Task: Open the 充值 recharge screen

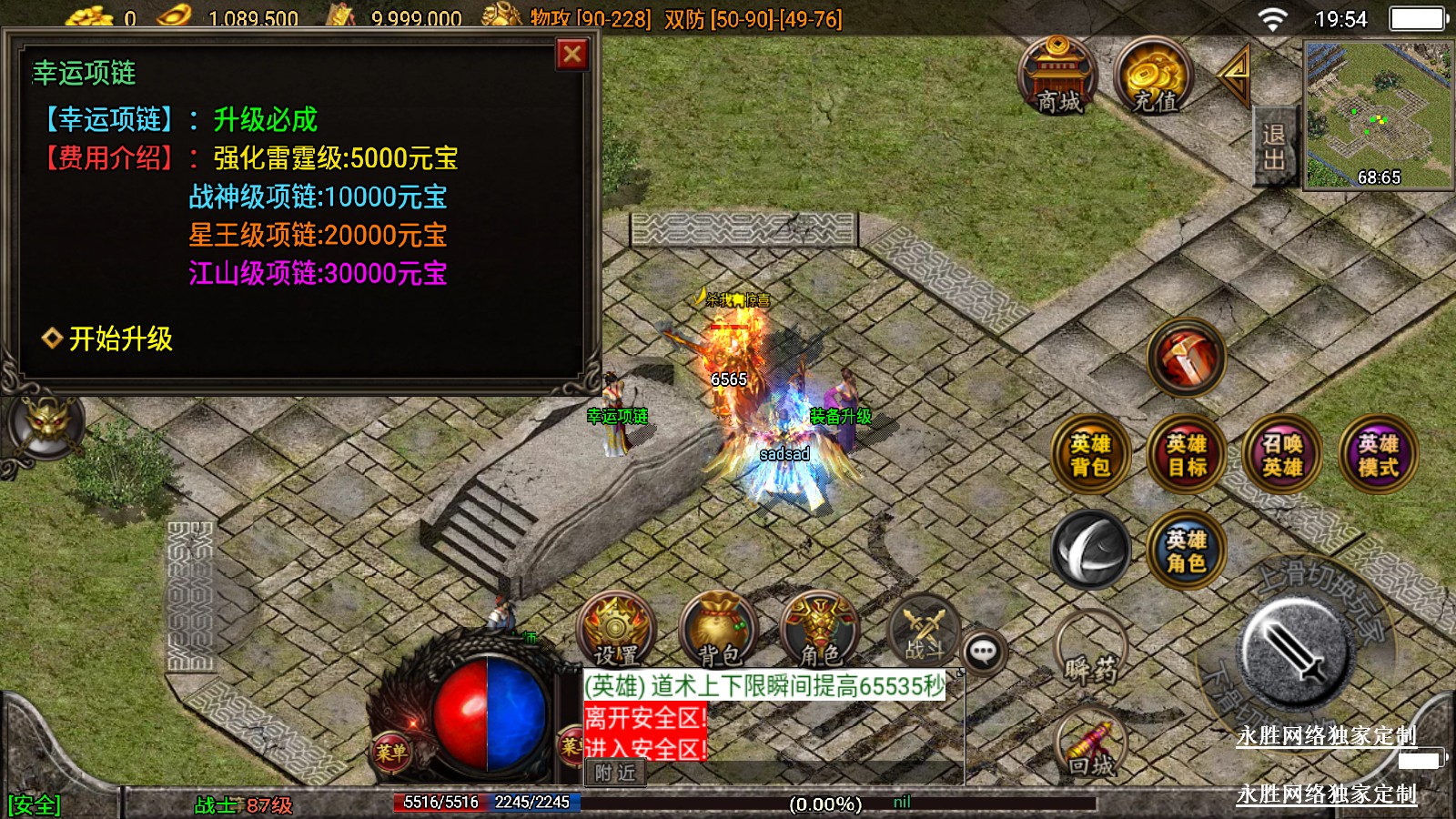Action: click(1155, 76)
